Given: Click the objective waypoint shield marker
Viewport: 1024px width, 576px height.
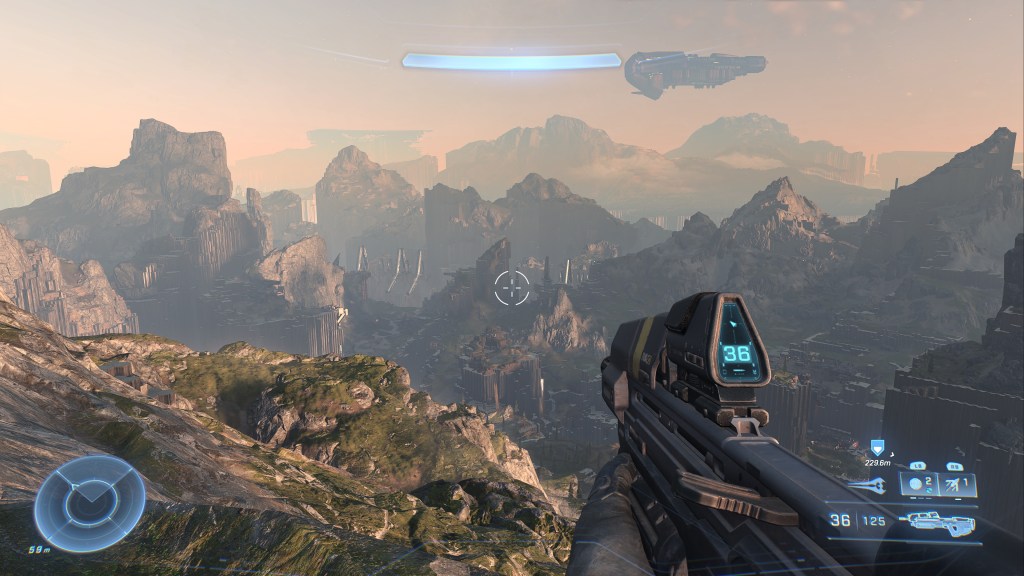Looking at the screenshot, I should coord(877,448).
